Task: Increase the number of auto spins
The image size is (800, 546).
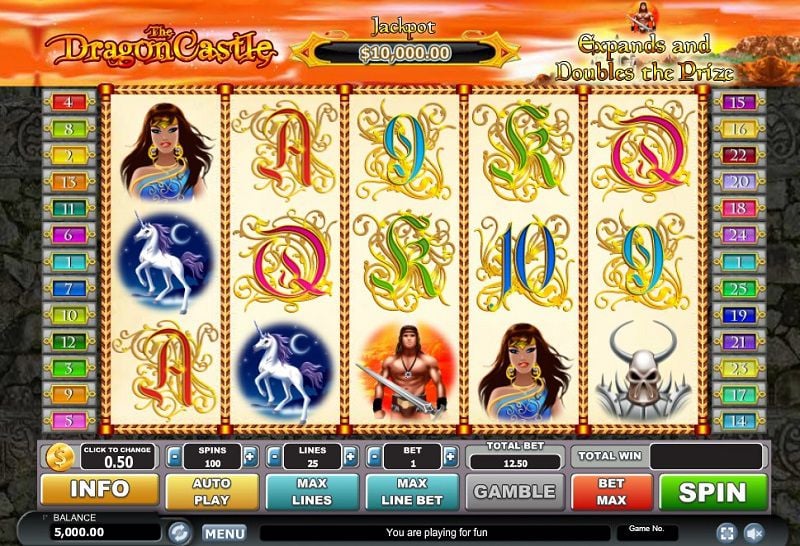Action: coord(248,457)
